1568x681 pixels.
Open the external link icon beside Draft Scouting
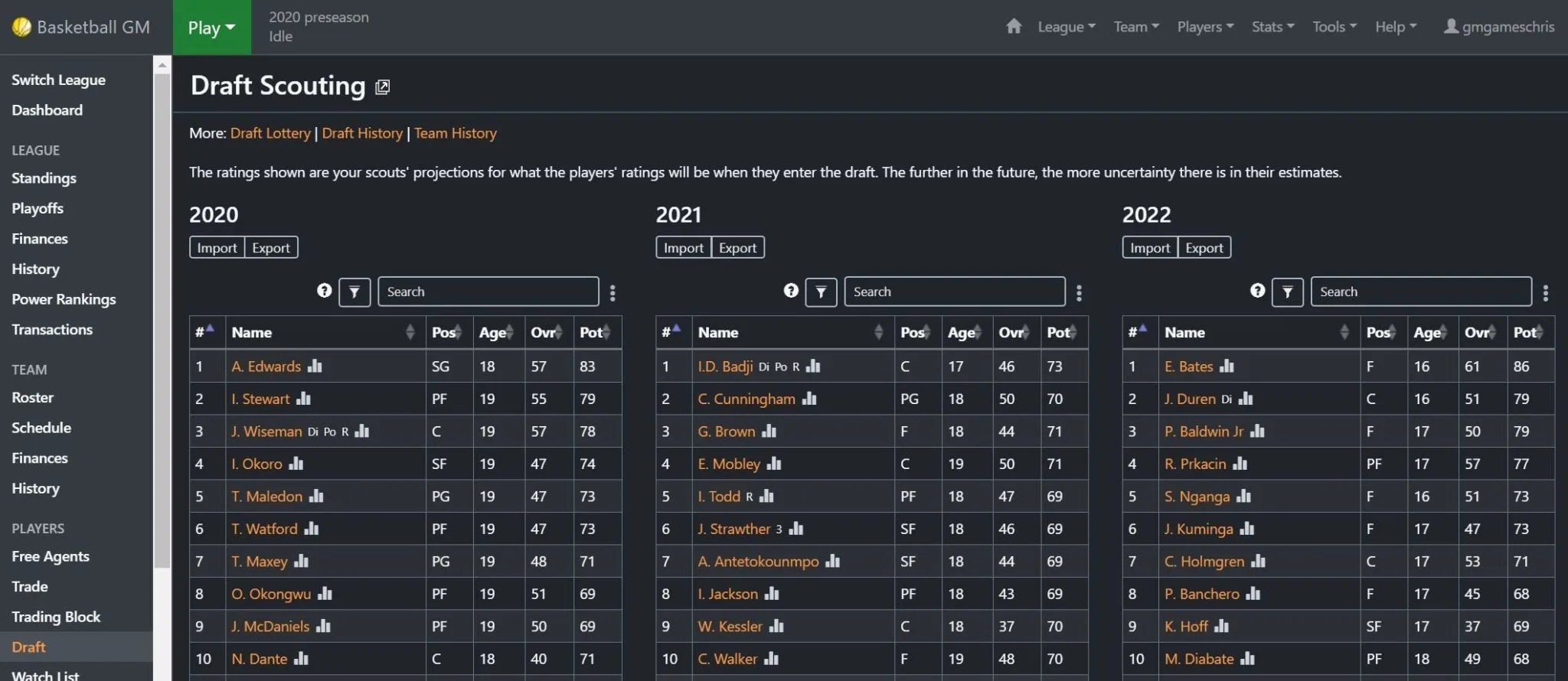point(382,86)
